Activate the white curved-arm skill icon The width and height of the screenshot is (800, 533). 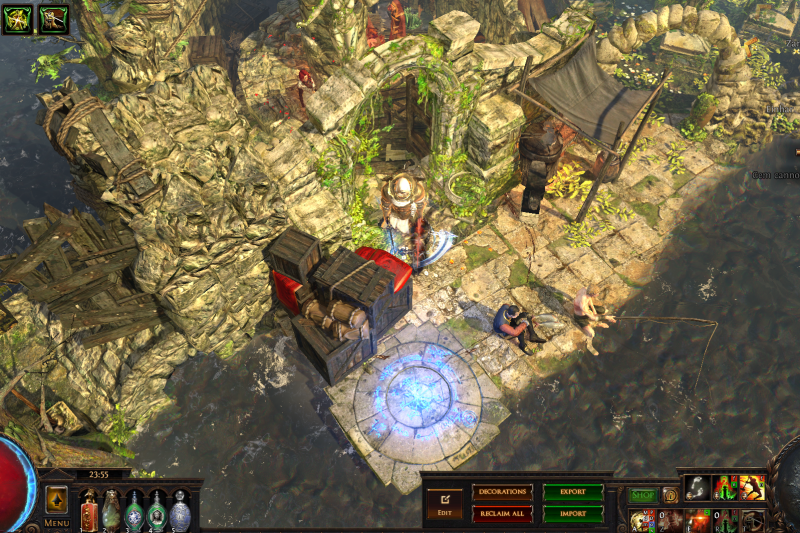click(698, 487)
